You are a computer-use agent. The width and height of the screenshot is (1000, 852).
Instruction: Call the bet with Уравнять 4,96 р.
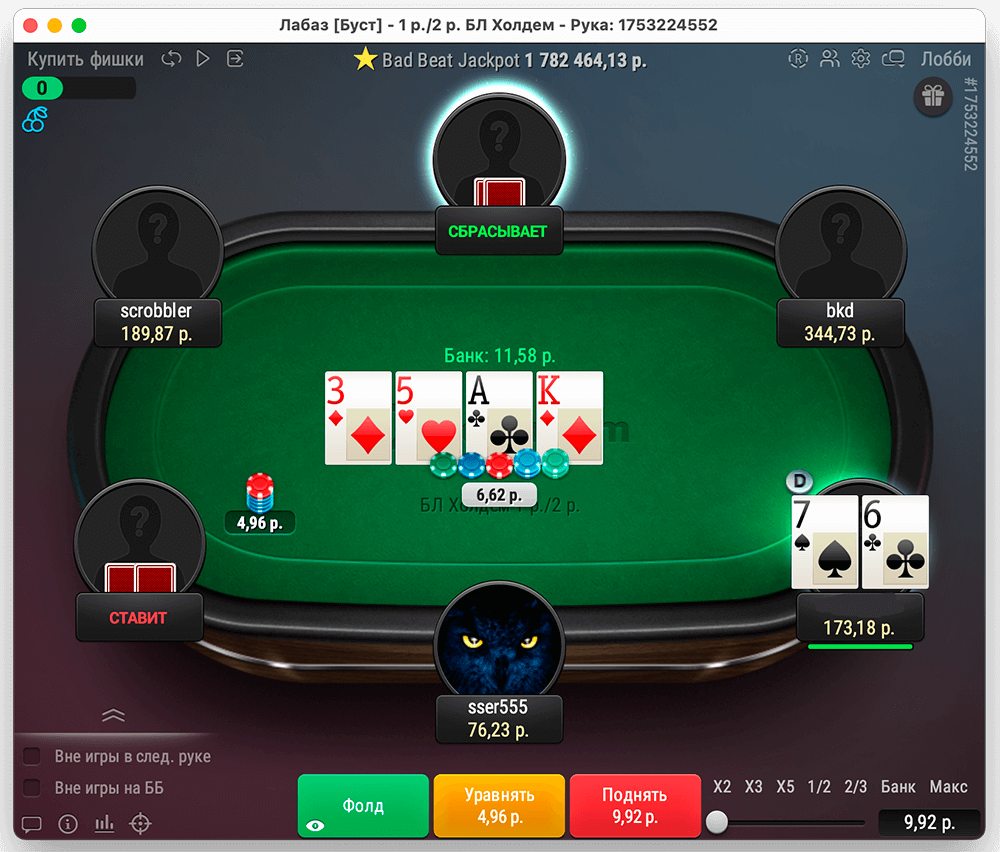tap(499, 806)
